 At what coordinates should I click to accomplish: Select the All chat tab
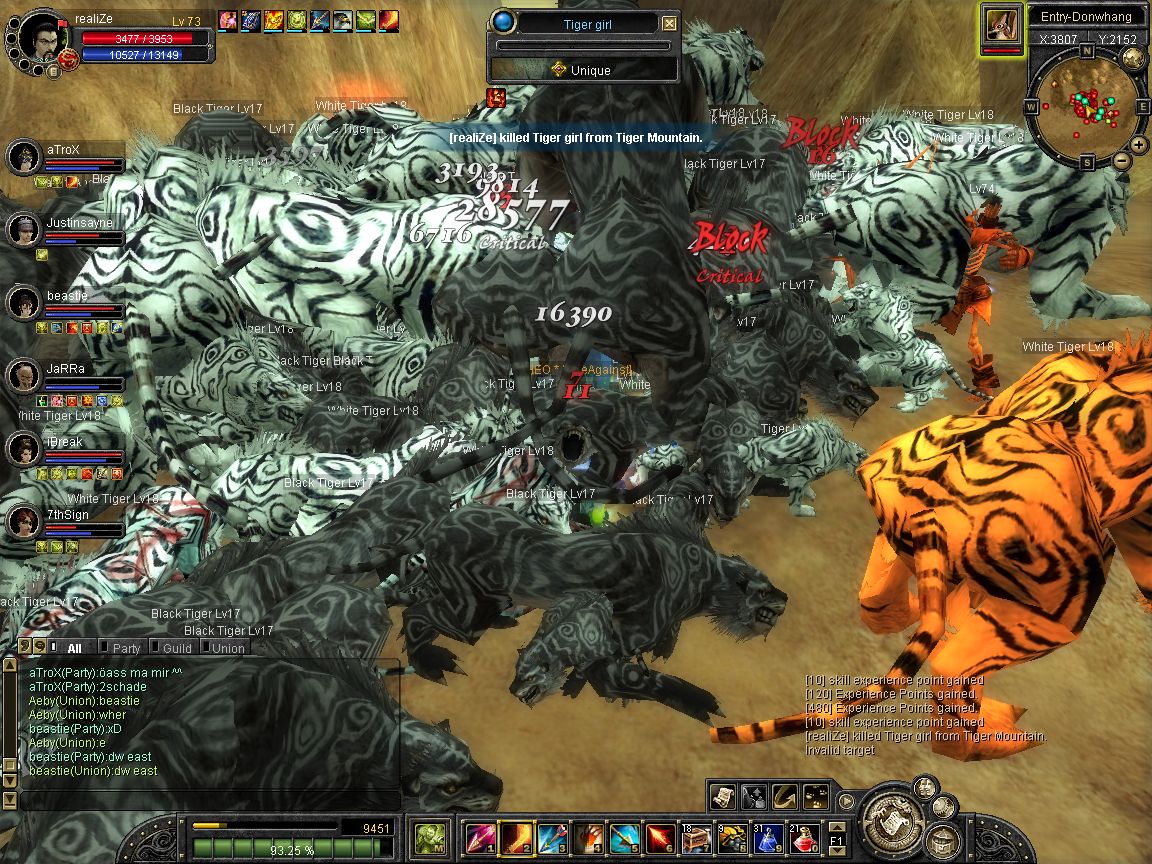(73, 648)
